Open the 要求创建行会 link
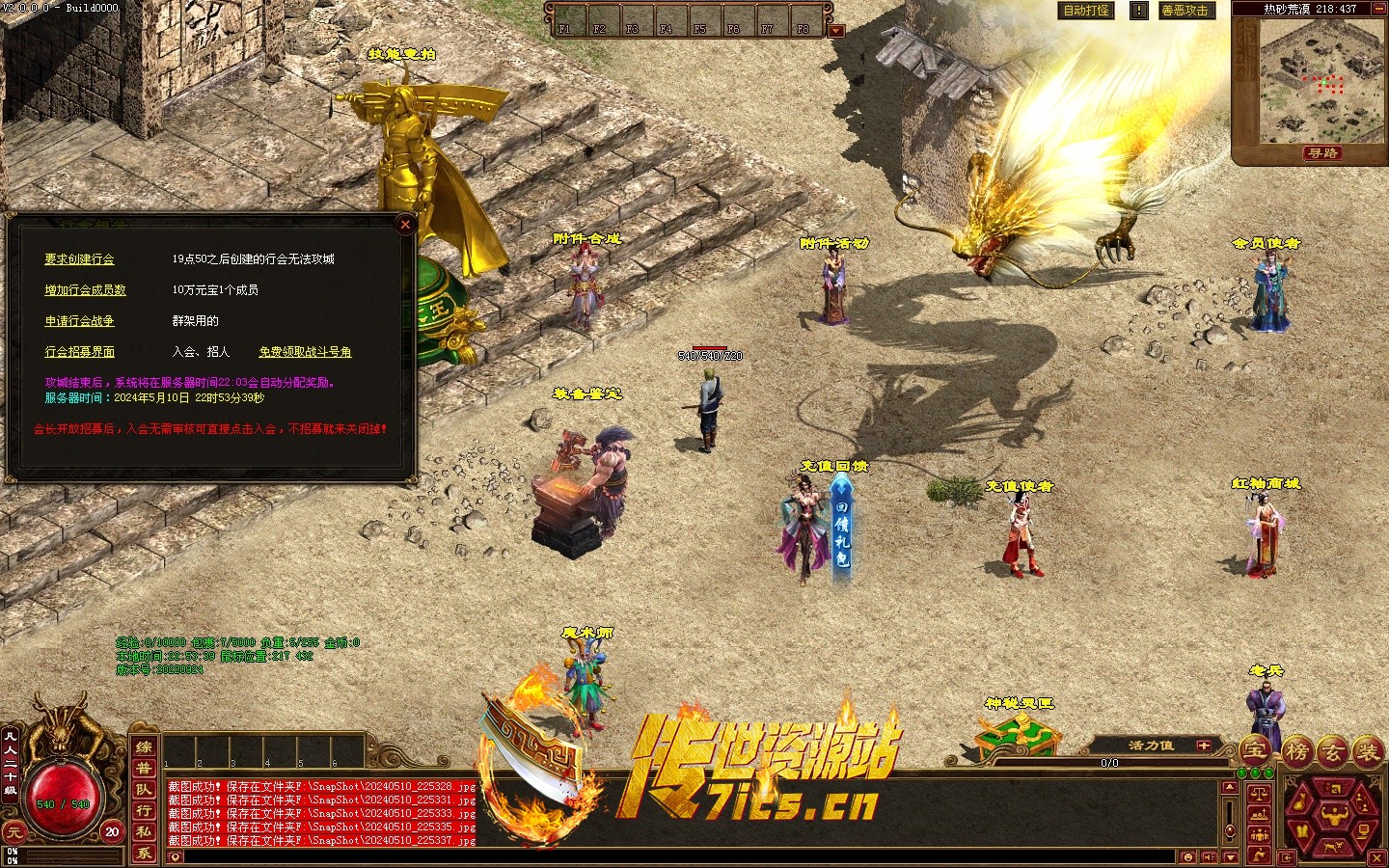 pyautogui.click(x=79, y=259)
